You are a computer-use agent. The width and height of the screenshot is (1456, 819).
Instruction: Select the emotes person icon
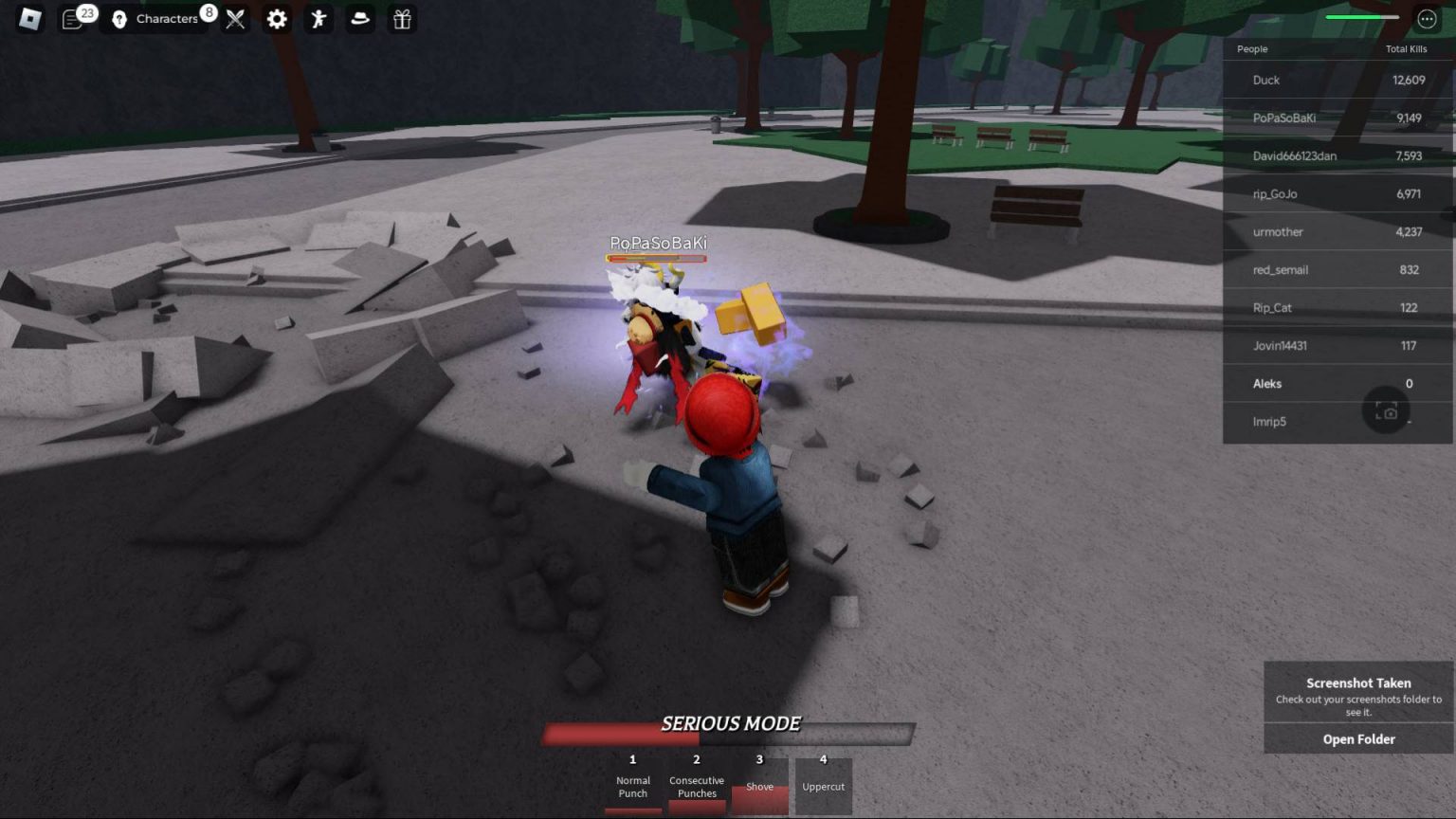pos(318,19)
